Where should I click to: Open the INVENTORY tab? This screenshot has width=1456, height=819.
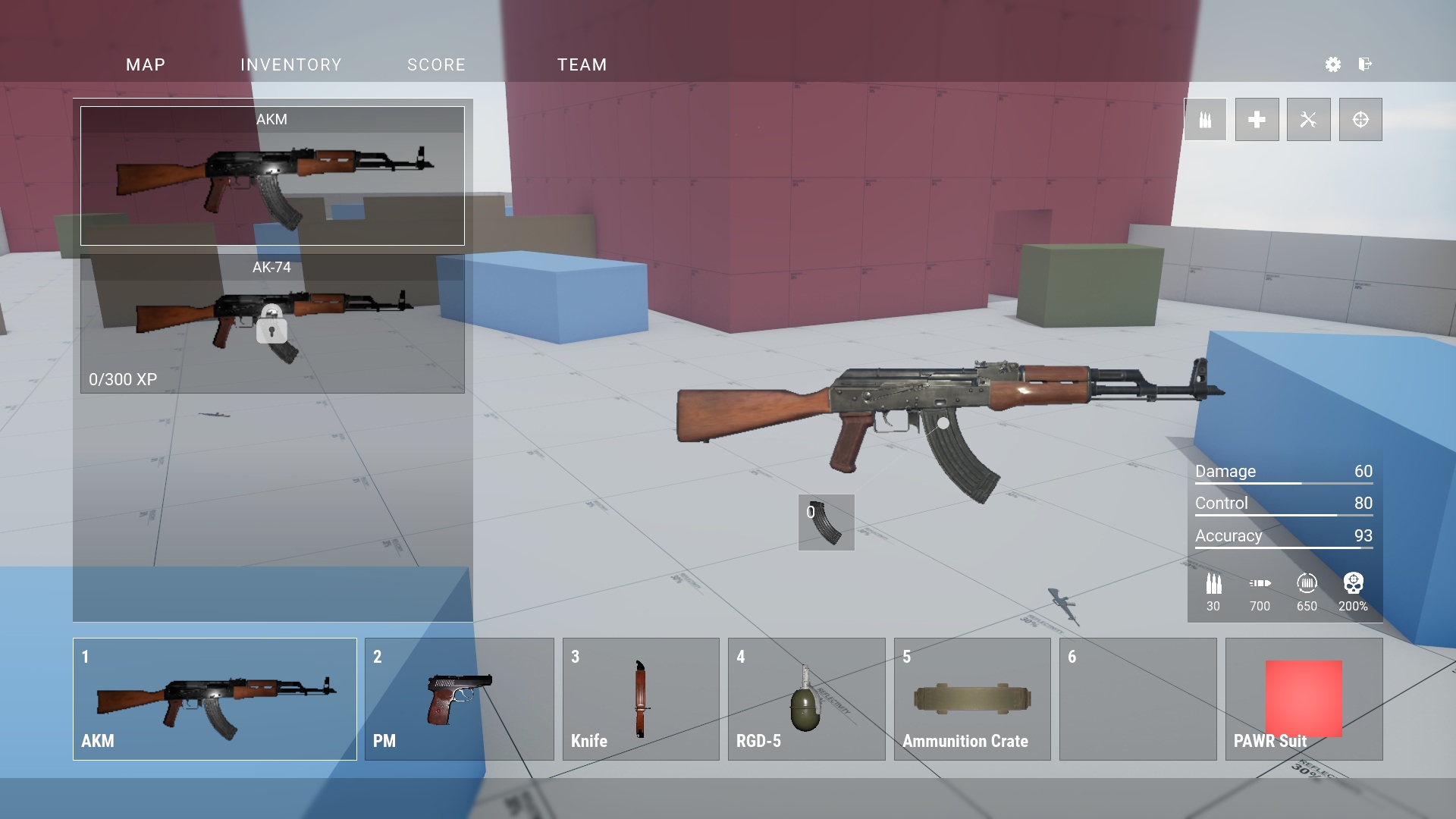pyautogui.click(x=291, y=65)
